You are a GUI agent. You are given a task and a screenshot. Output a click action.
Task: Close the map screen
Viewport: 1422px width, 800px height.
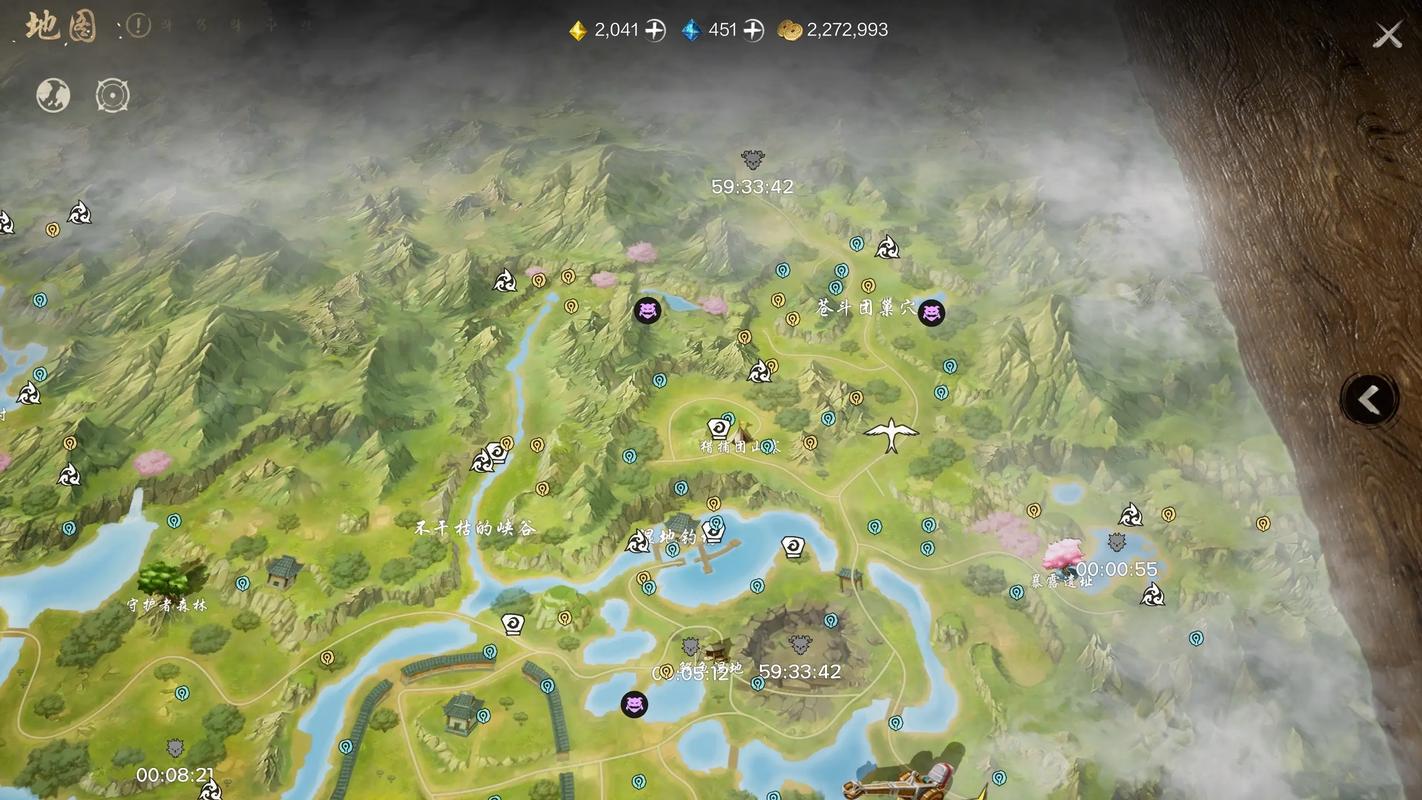click(1387, 36)
